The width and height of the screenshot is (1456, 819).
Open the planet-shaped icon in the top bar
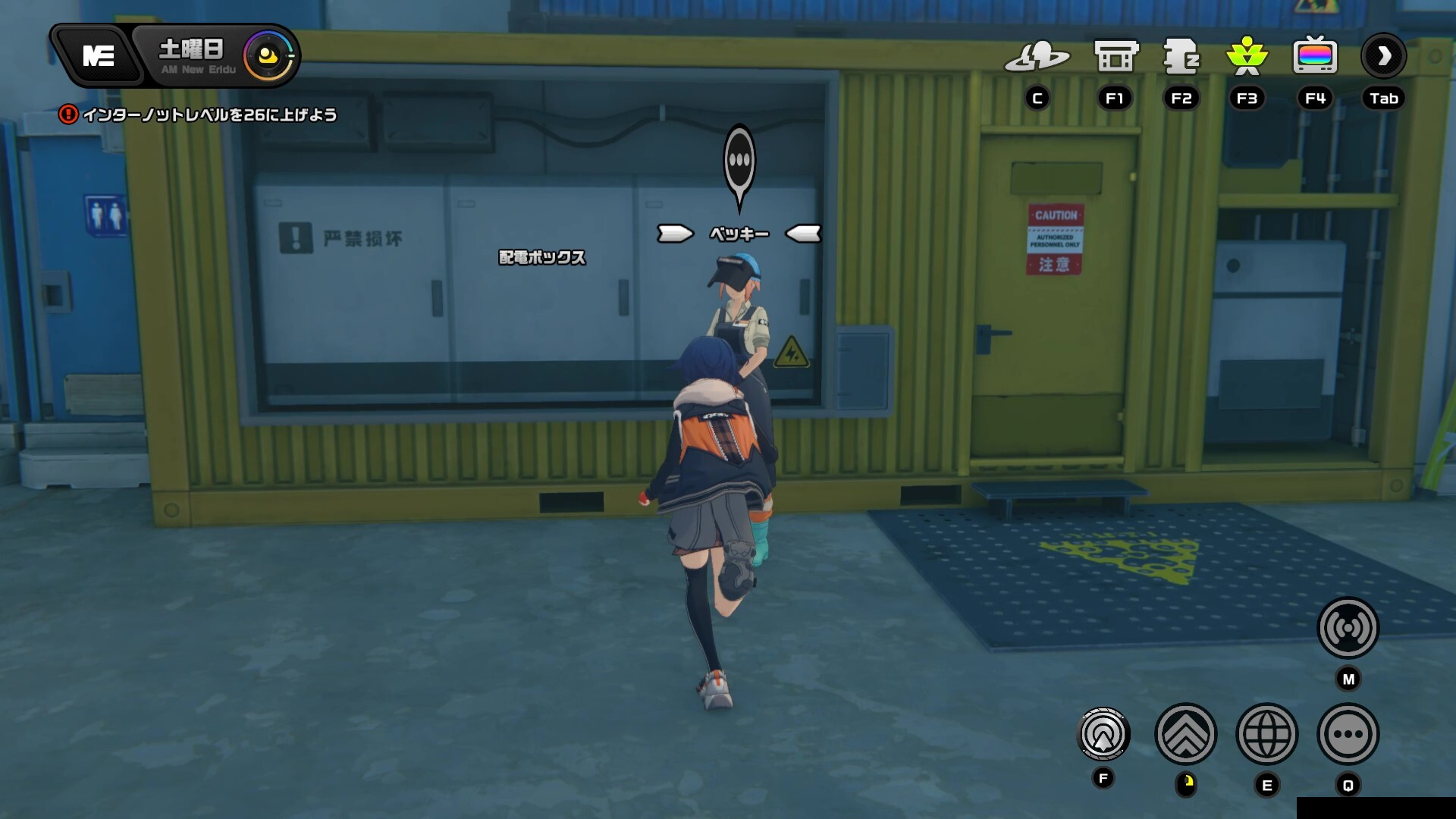[x=1037, y=57]
